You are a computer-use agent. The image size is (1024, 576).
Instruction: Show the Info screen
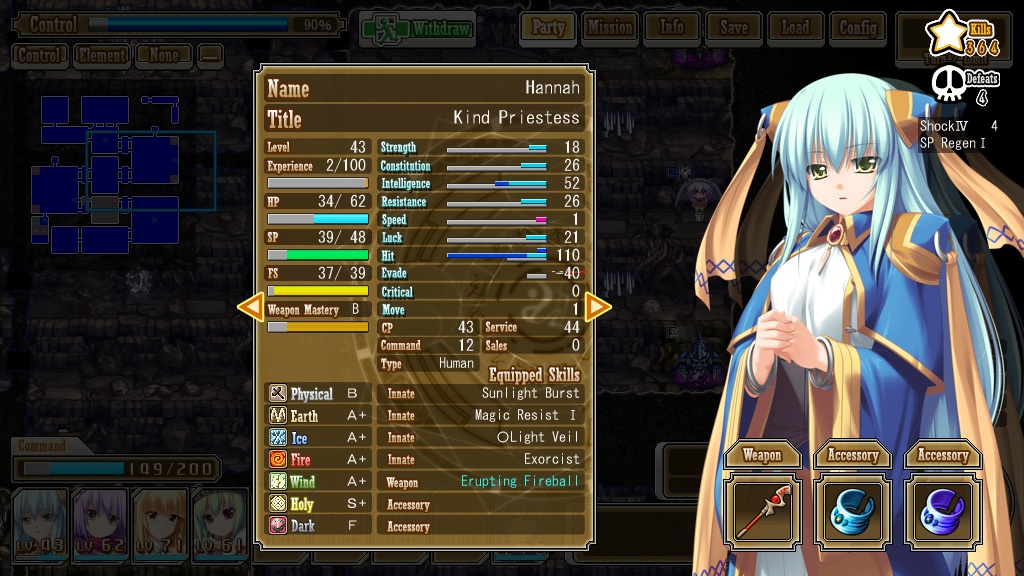[672, 28]
